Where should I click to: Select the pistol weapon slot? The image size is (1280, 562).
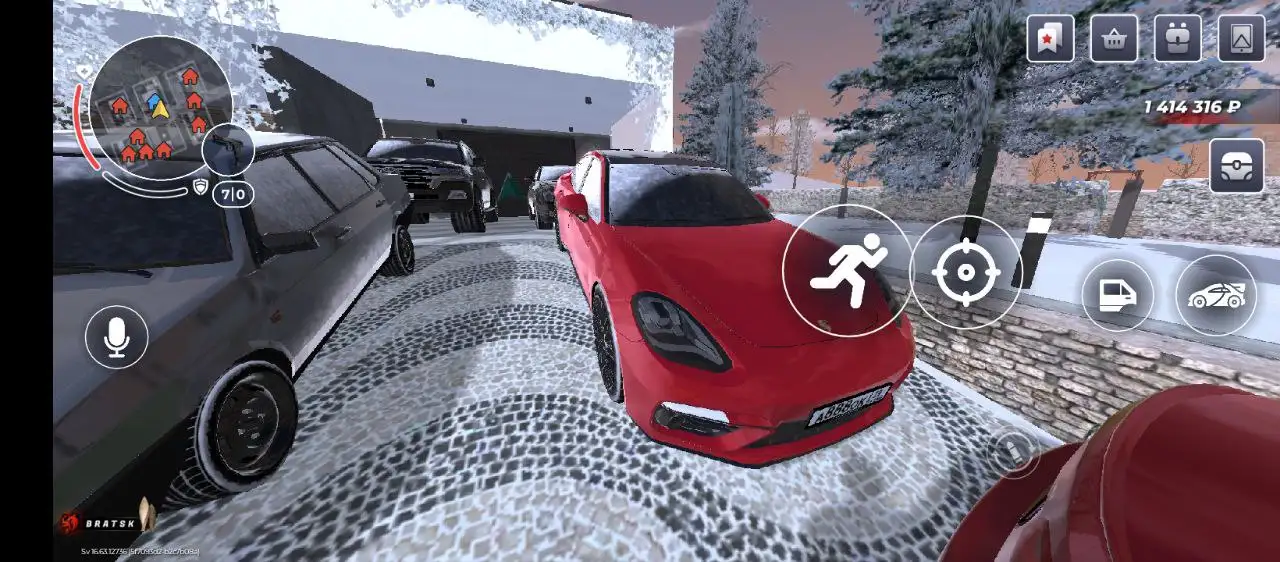(228, 150)
